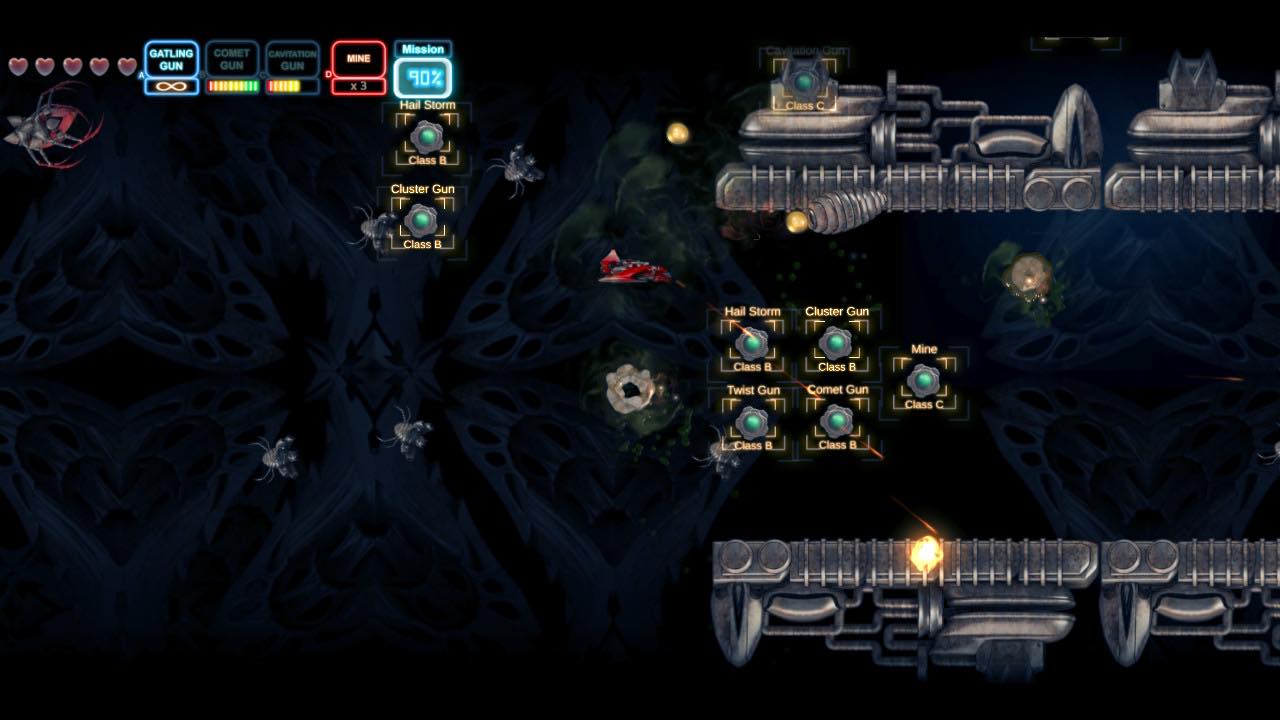The height and width of the screenshot is (720, 1280).
Task: Choose the Cavitation Gun weapon slot
Action: pos(292,66)
